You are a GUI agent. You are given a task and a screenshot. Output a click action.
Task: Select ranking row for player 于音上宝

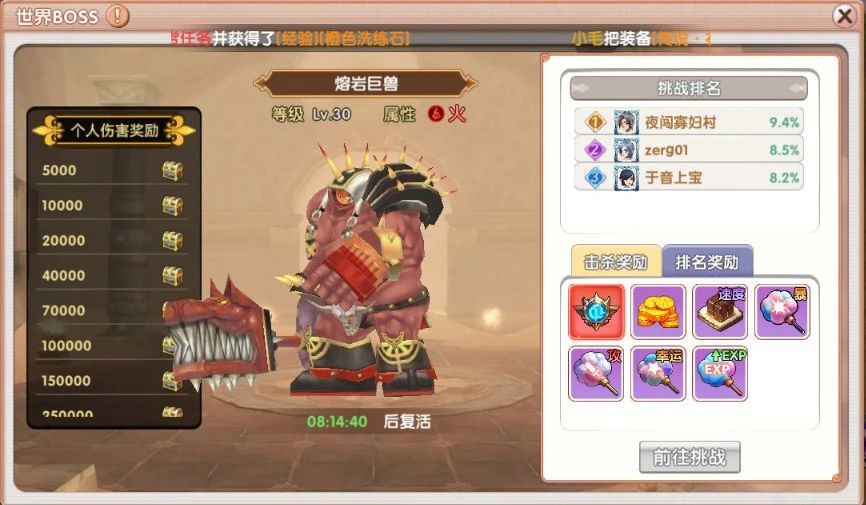pos(689,177)
